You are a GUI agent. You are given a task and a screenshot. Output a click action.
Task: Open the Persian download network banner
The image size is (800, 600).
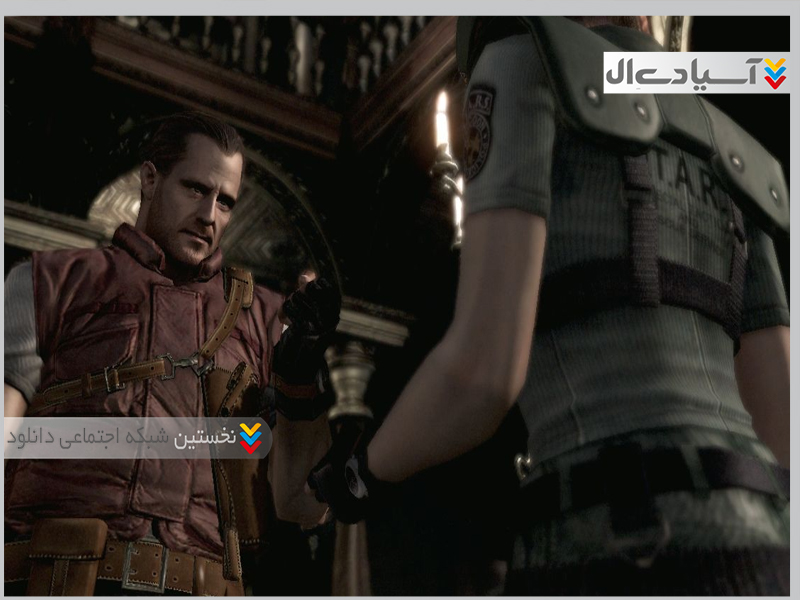pos(137,437)
